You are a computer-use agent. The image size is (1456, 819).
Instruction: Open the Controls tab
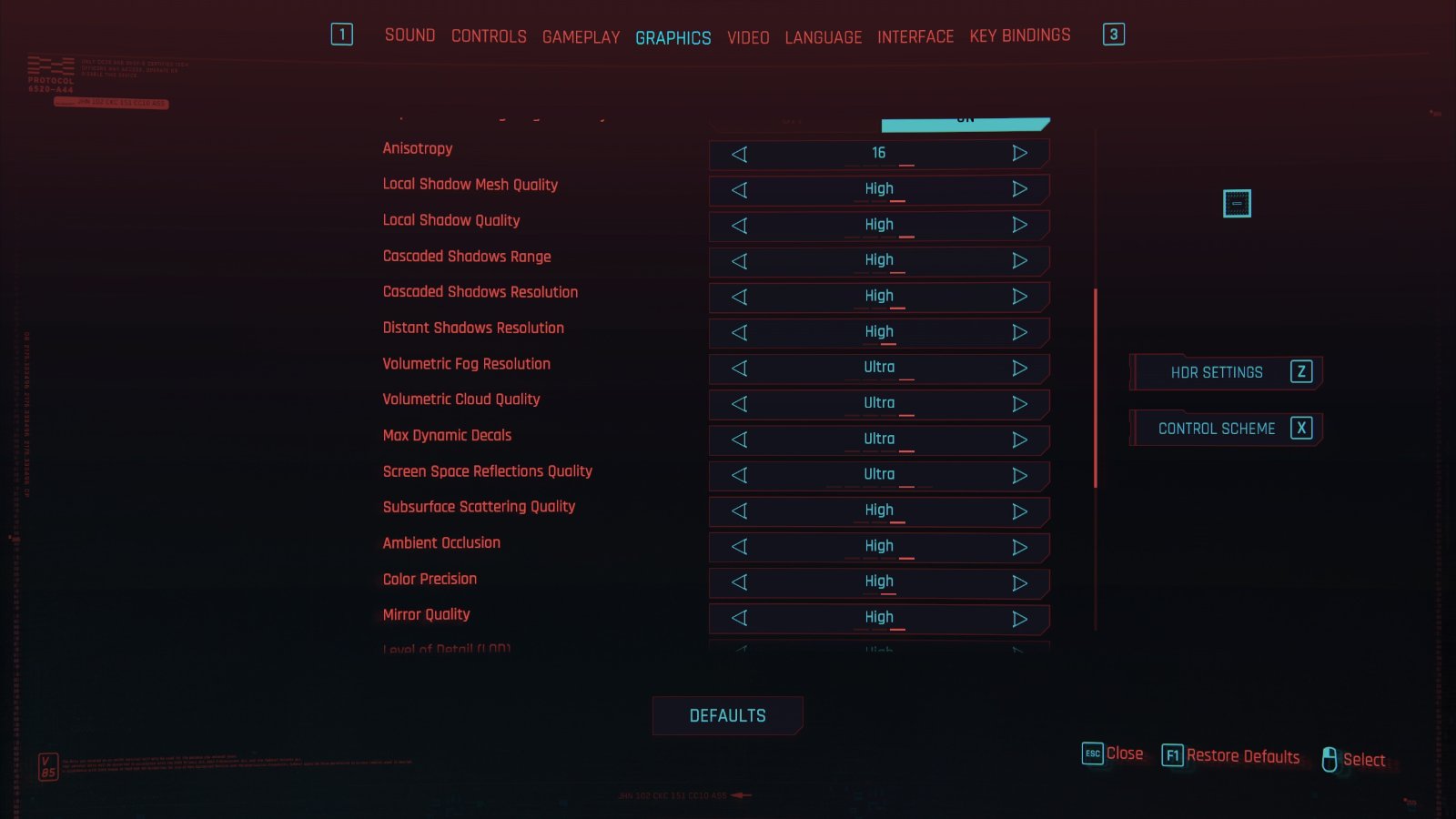[489, 36]
